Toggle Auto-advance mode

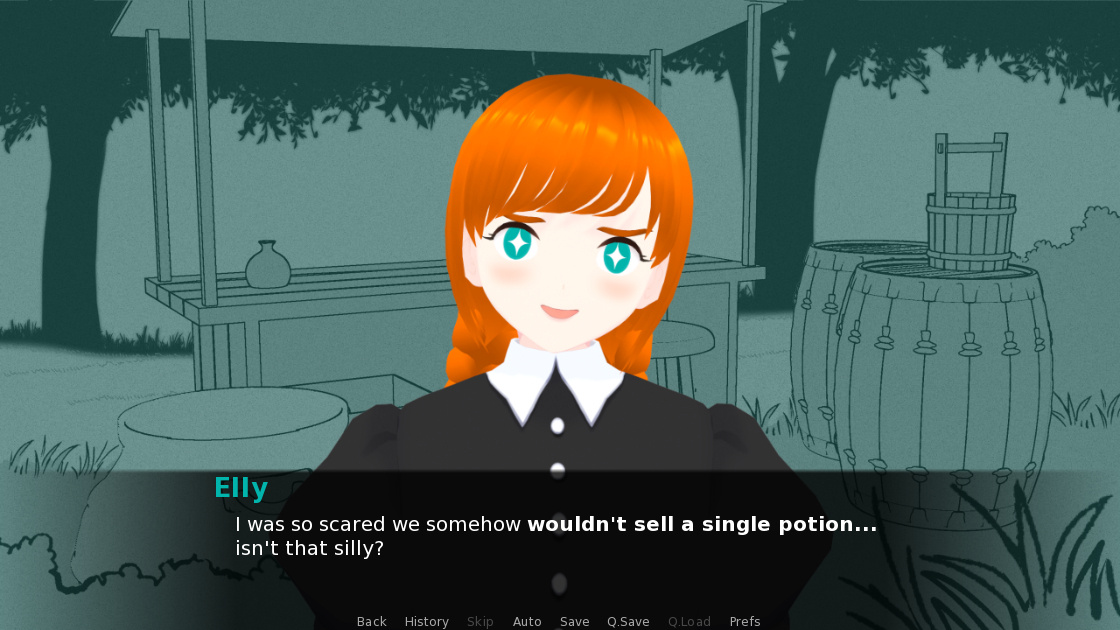point(527,622)
